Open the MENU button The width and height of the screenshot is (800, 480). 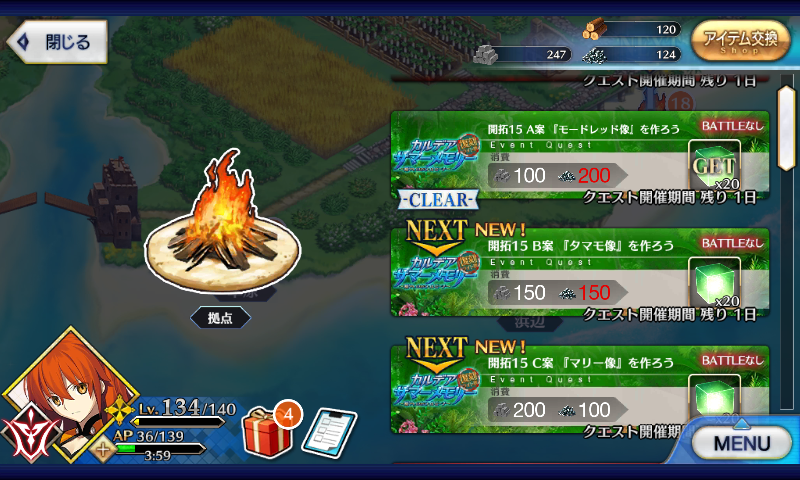[741, 441]
